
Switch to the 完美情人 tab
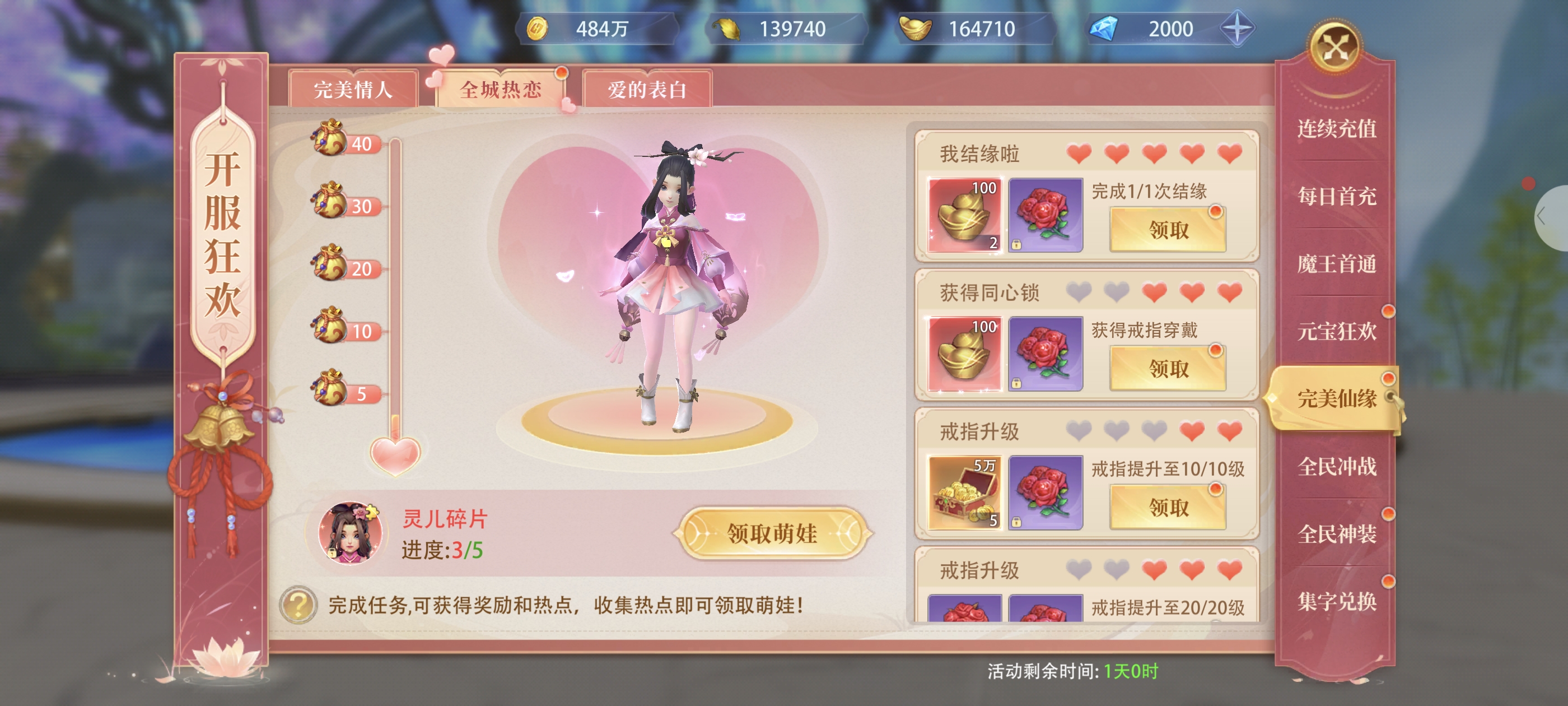coord(353,90)
